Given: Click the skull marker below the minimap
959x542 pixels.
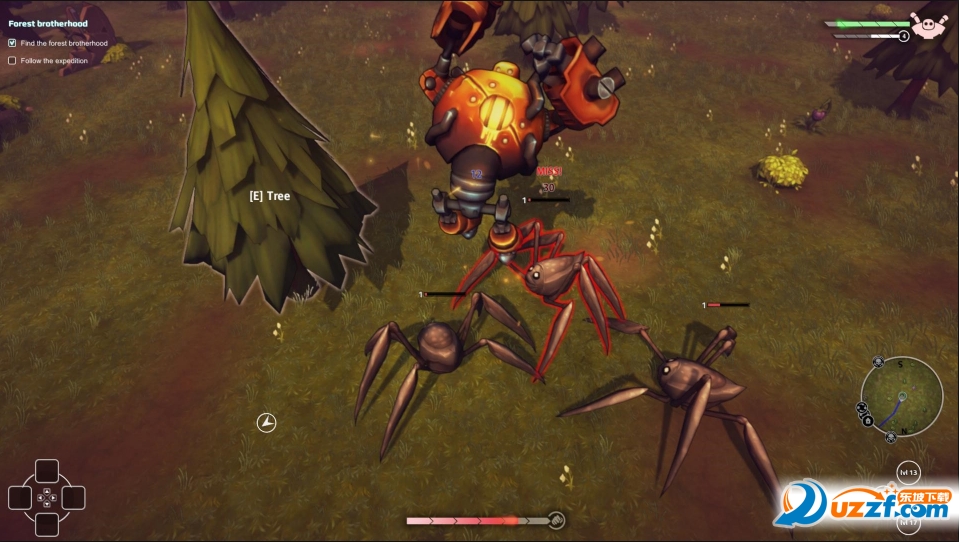Looking at the screenshot, I should [x=892, y=437].
